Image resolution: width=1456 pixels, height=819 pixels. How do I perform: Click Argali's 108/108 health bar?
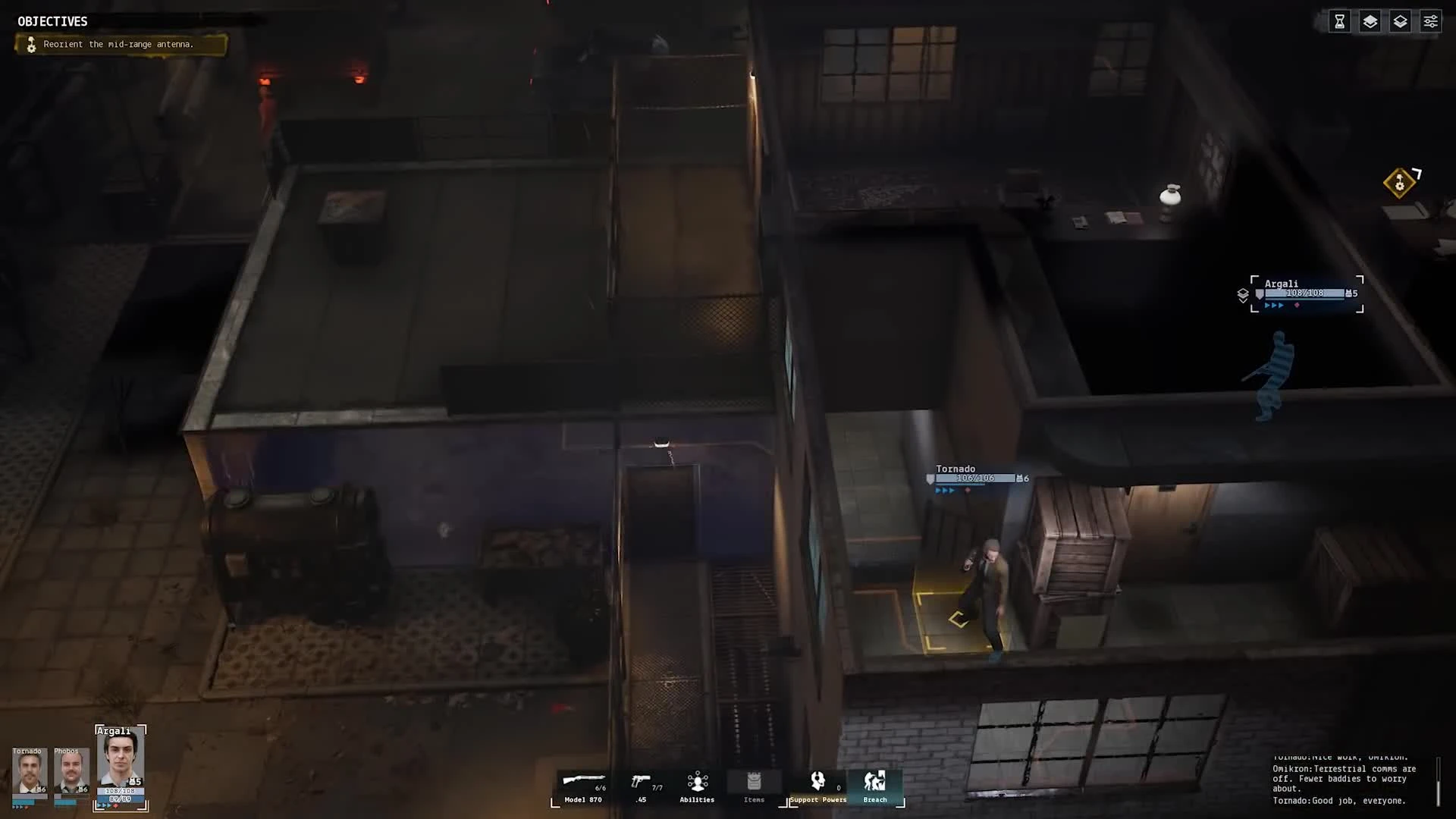1306,293
